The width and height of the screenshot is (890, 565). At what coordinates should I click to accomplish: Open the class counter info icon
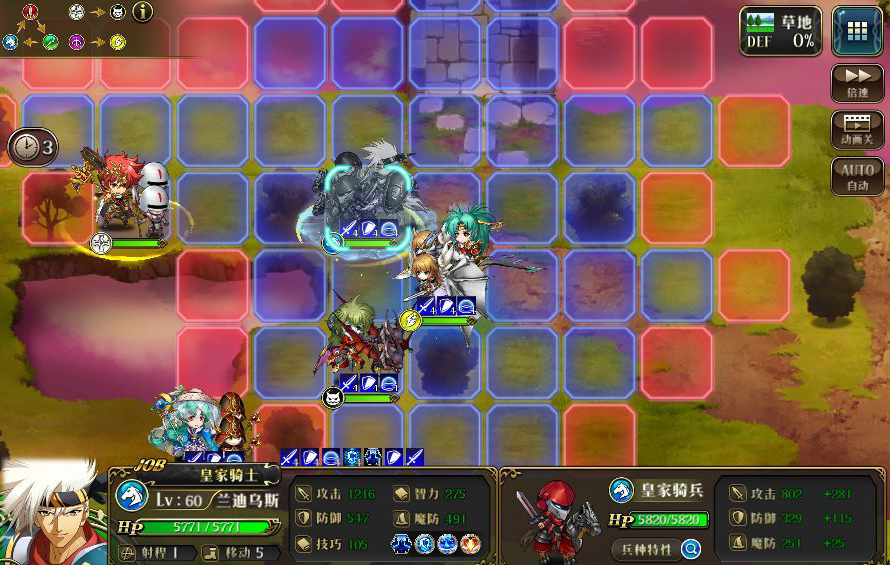click(143, 12)
